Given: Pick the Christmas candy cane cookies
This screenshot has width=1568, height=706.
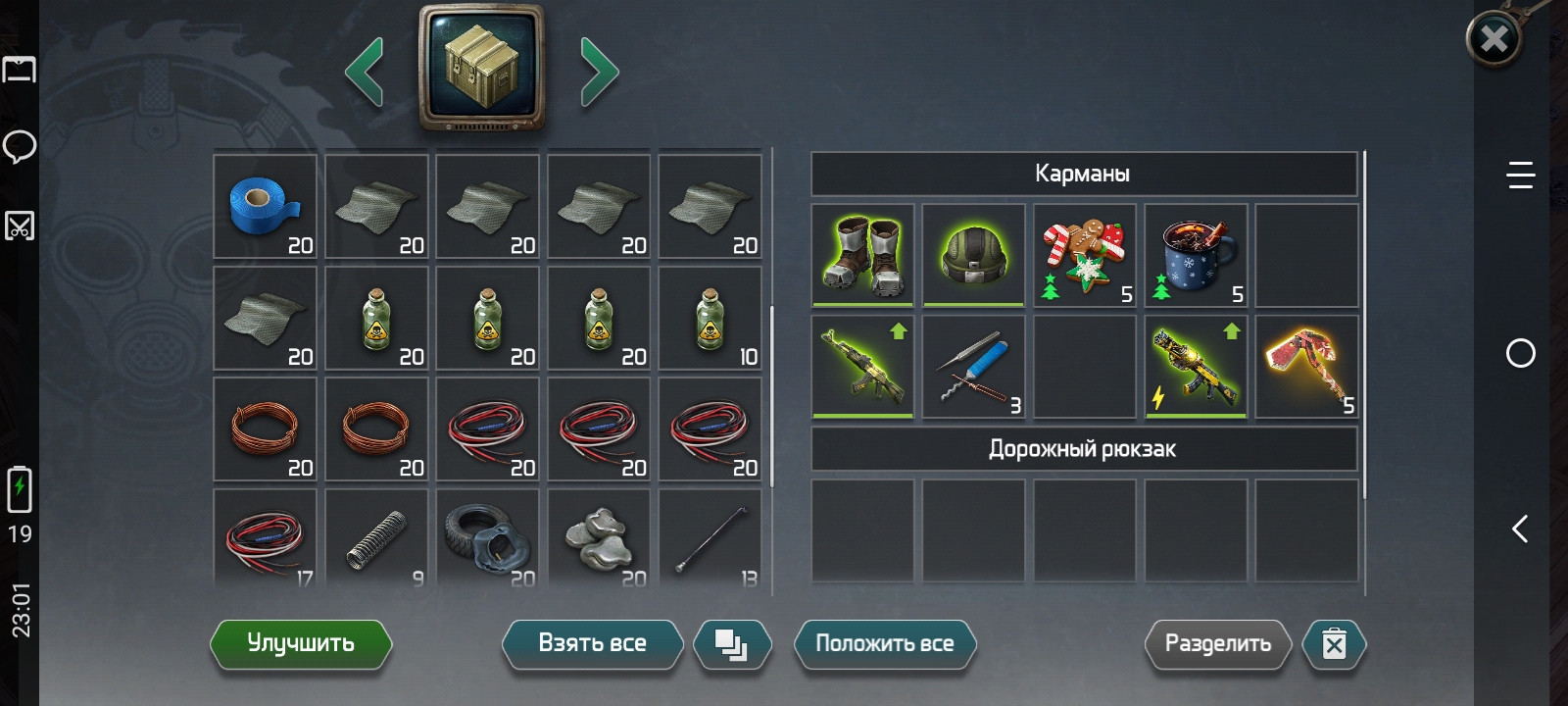Looking at the screenshot, I should [x=1085, y=255].
